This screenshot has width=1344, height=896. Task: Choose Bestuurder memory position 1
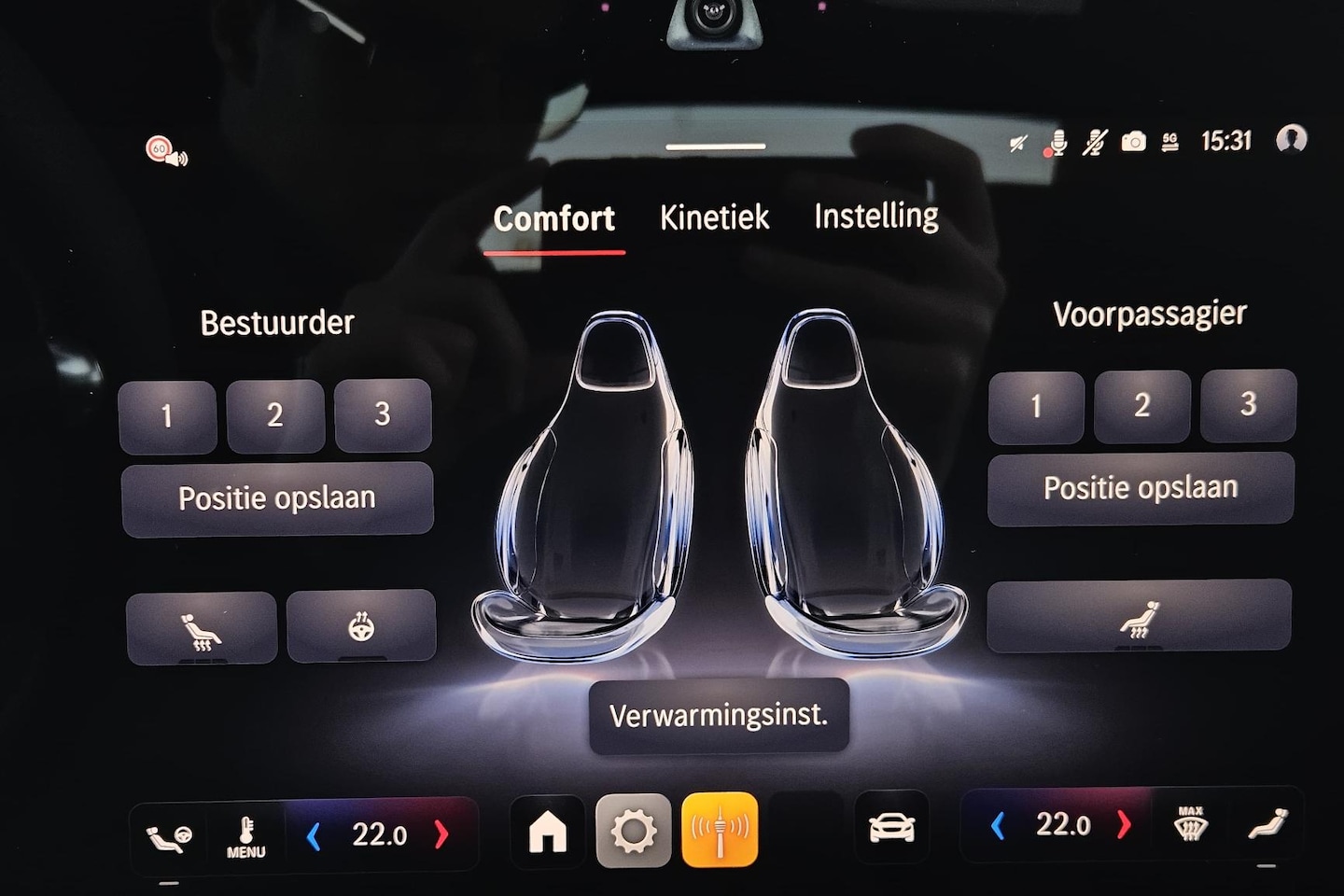[167, 416]
